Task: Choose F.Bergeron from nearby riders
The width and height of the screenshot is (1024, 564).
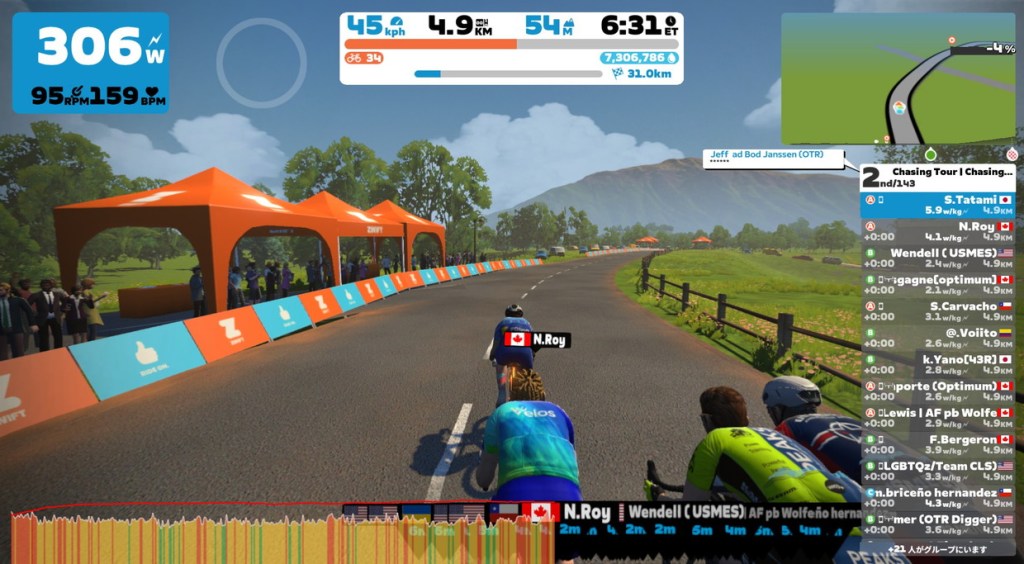Action: point(937,444)
